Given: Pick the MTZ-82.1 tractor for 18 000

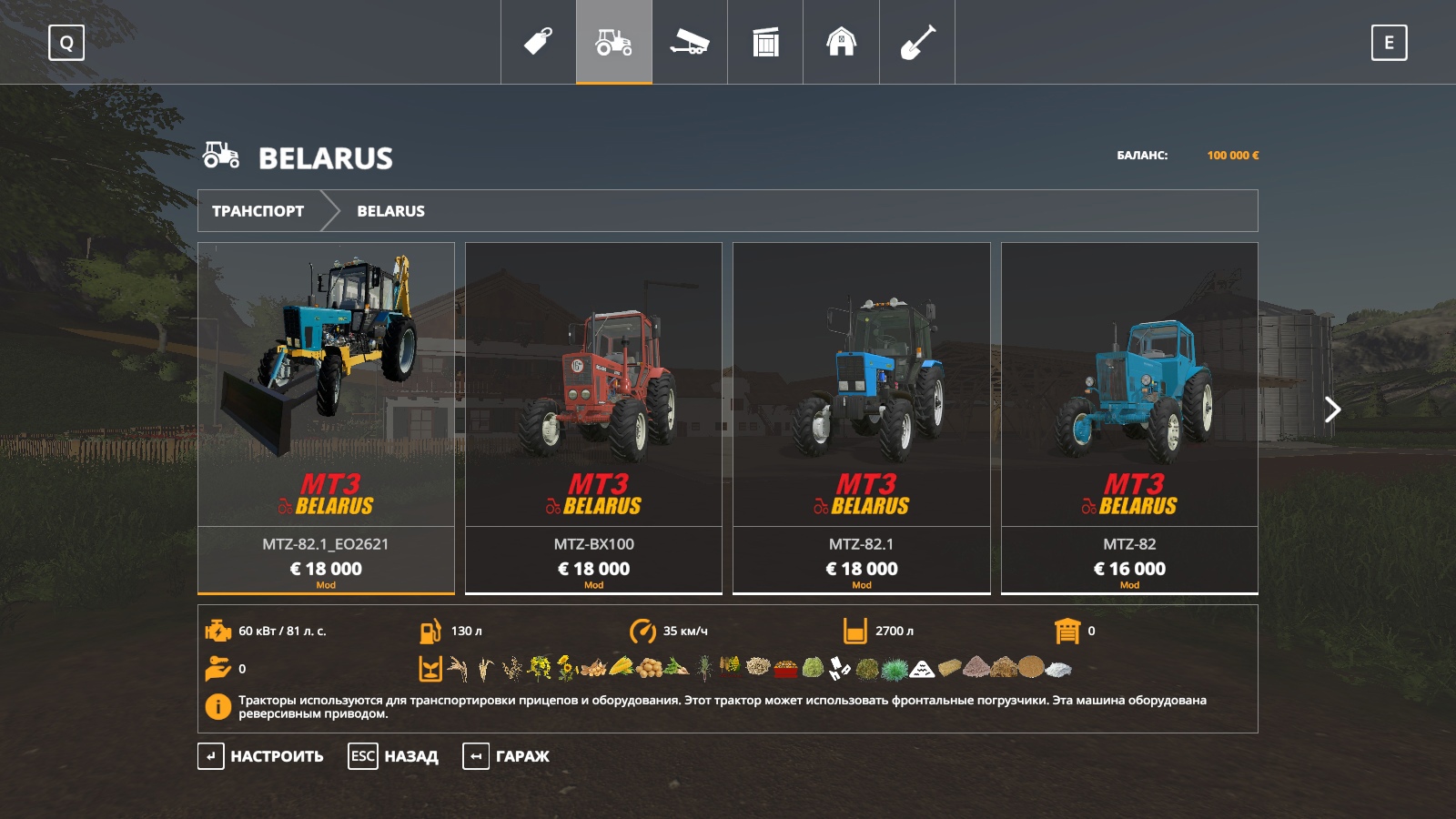Looking at the screenshot, I should pyautogui.click(x=861, y=418).
